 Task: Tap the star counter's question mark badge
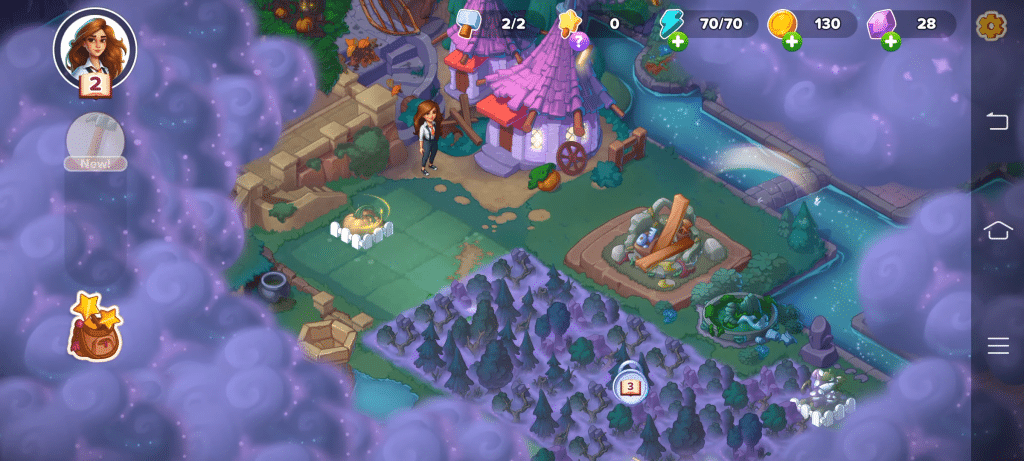(577, 41)
